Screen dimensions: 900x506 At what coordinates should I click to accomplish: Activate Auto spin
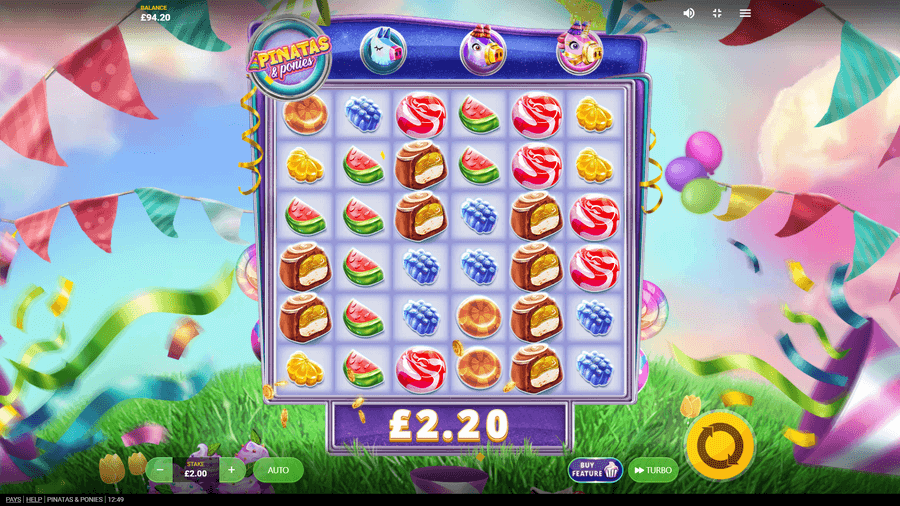tap(278, 470)
